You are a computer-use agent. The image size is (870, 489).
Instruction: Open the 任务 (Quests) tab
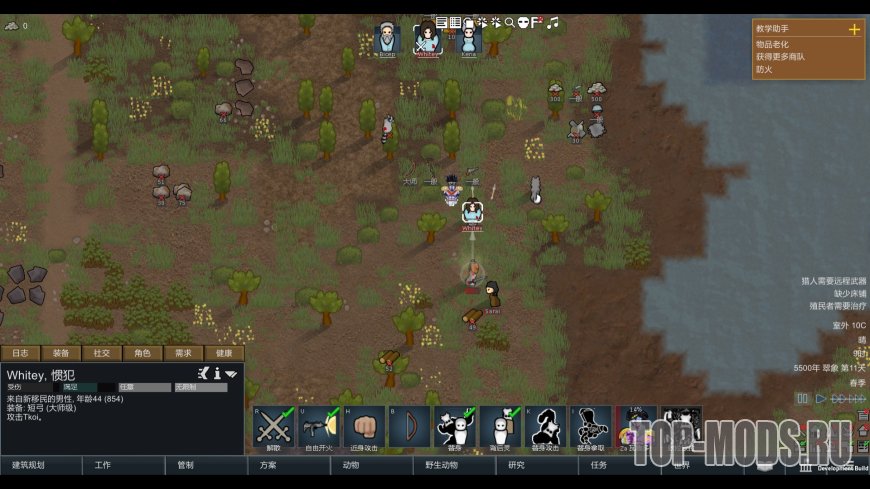point(599,465)
